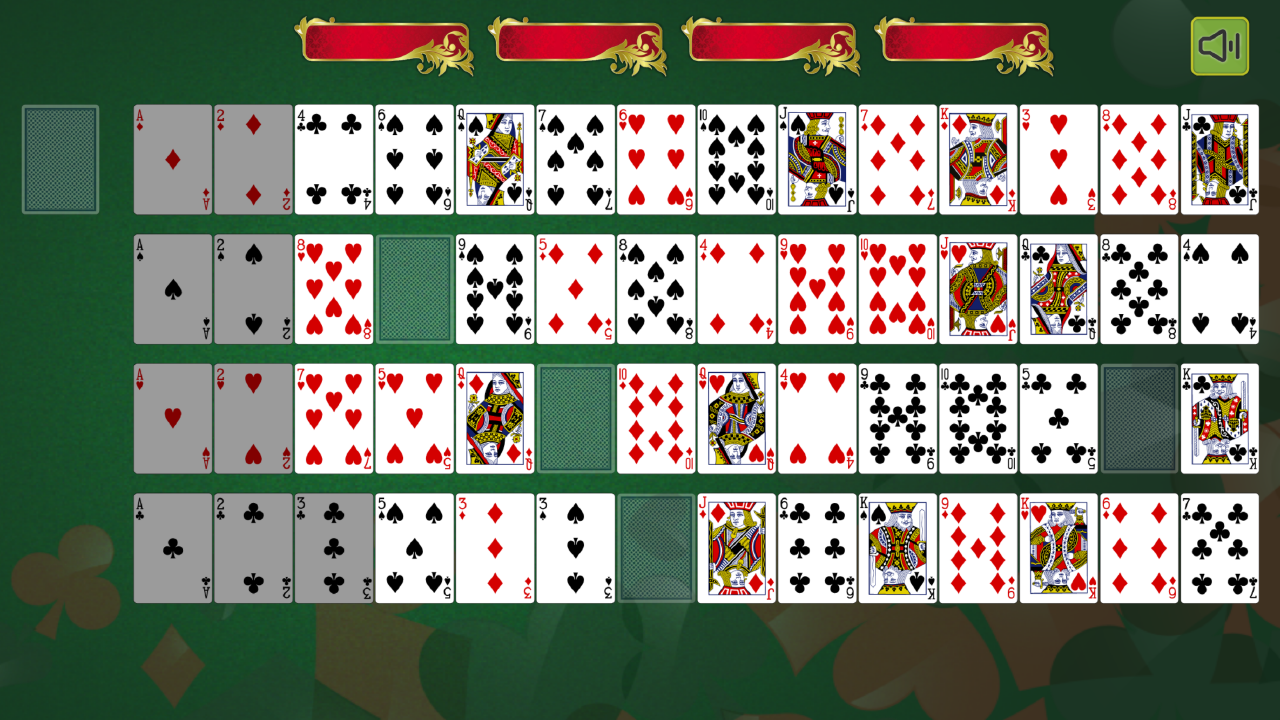Select the Queen of Diamonds card
Viewport: 1280px width, 720px height.
pos(493,418)
